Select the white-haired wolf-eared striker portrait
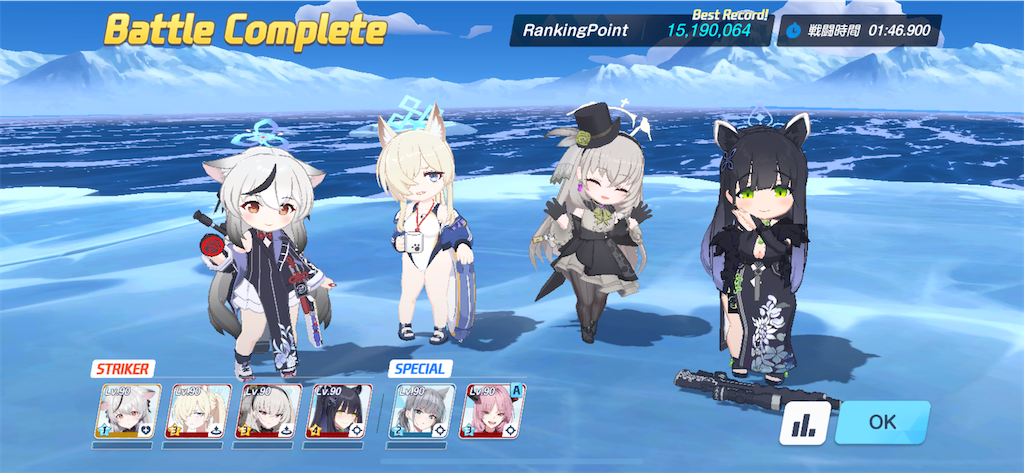Image resolution: width=1024 pixels, height=473 pixels. [129, 412]
